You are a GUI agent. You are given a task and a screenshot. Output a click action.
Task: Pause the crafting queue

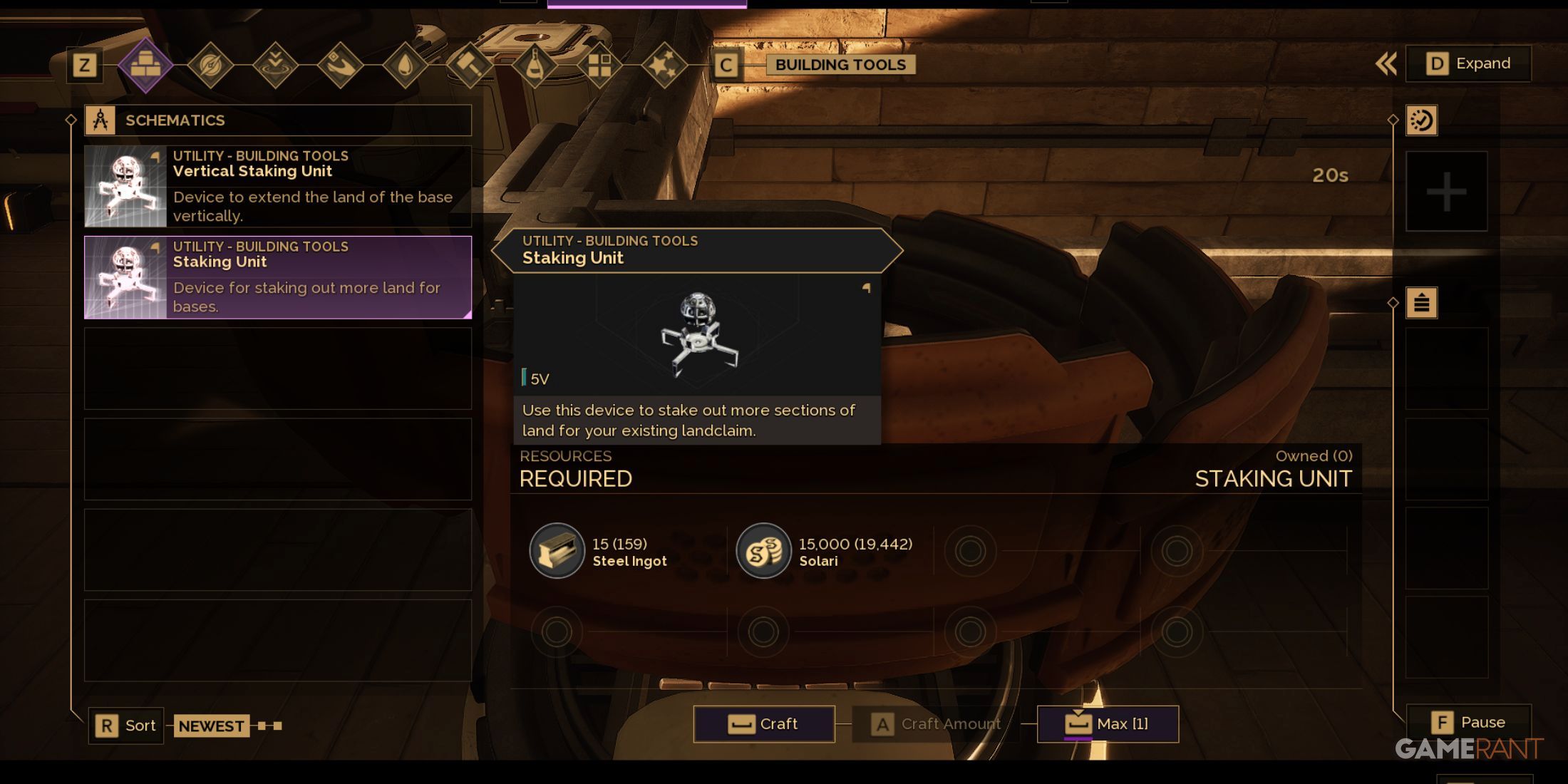[1468, 723]
